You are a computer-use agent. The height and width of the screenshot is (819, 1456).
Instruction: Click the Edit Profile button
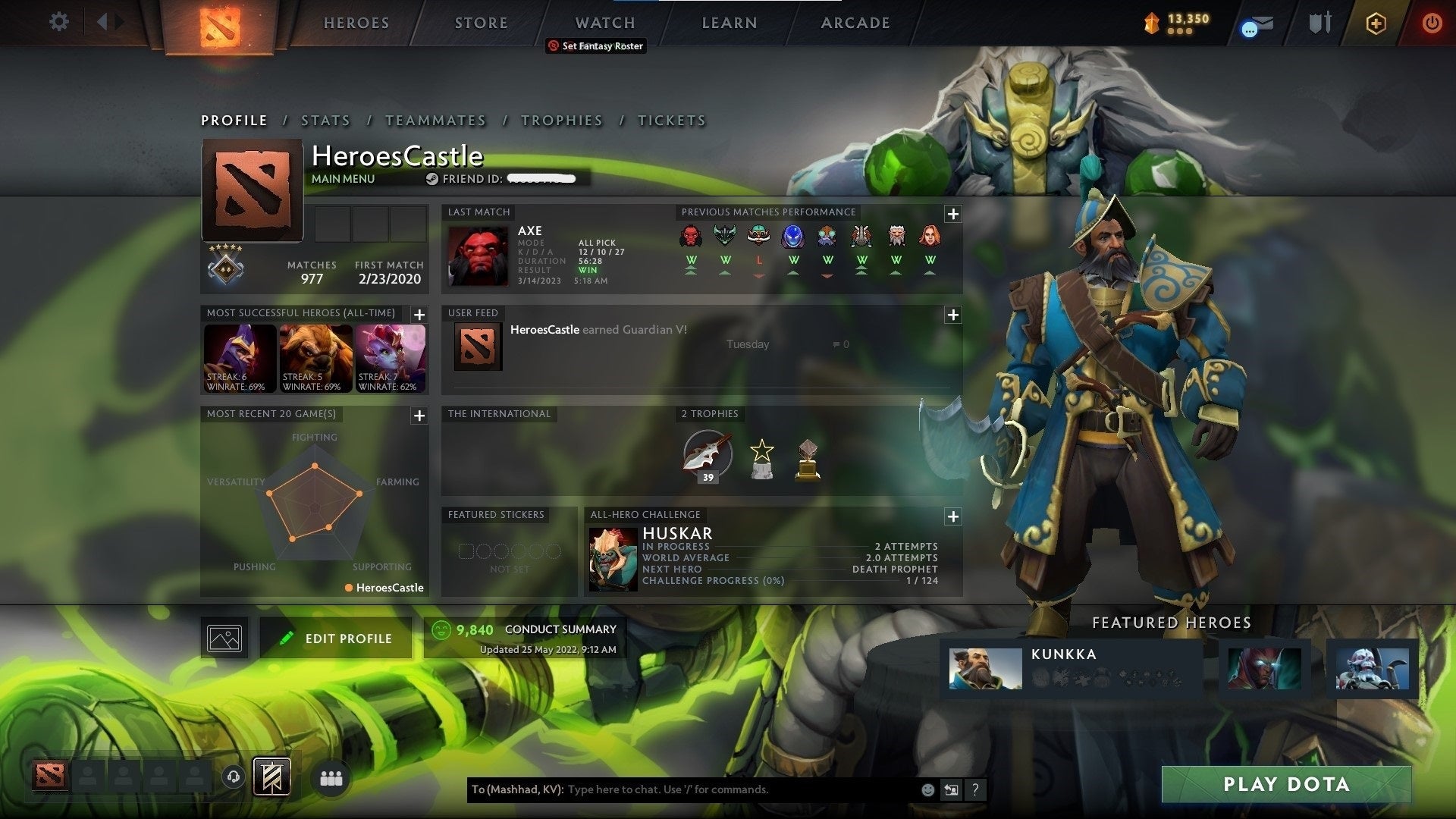pos(336,639)
